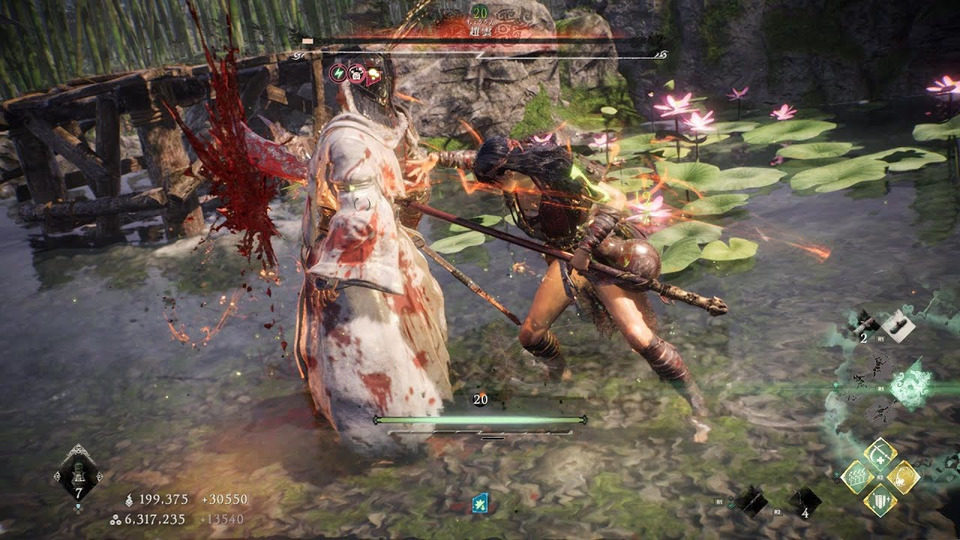Cast the right gold swirl wizardry spell
Image resolution: width=960 pixels, height=540 pixels.
[x=903, y=477]
